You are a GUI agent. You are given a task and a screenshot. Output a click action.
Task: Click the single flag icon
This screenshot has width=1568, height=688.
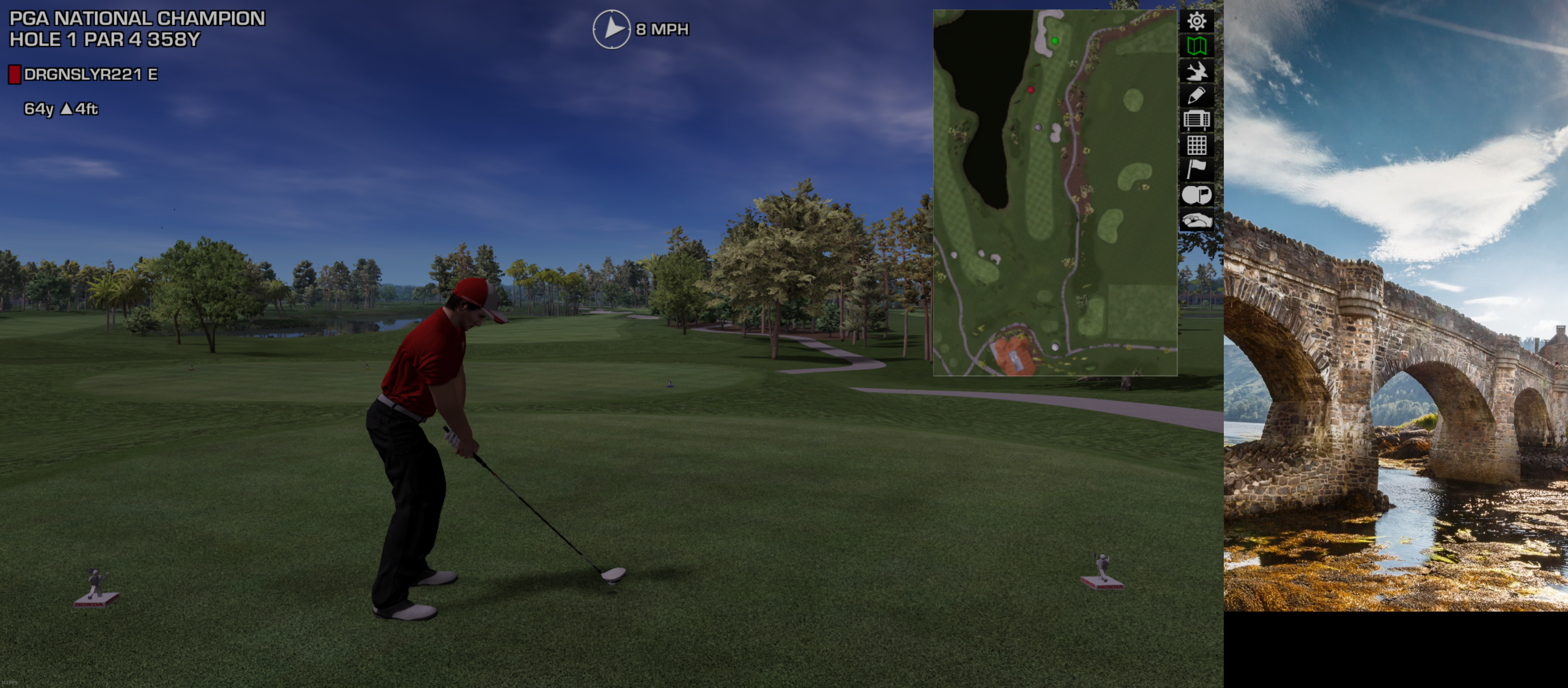(x=1196, y=170)
